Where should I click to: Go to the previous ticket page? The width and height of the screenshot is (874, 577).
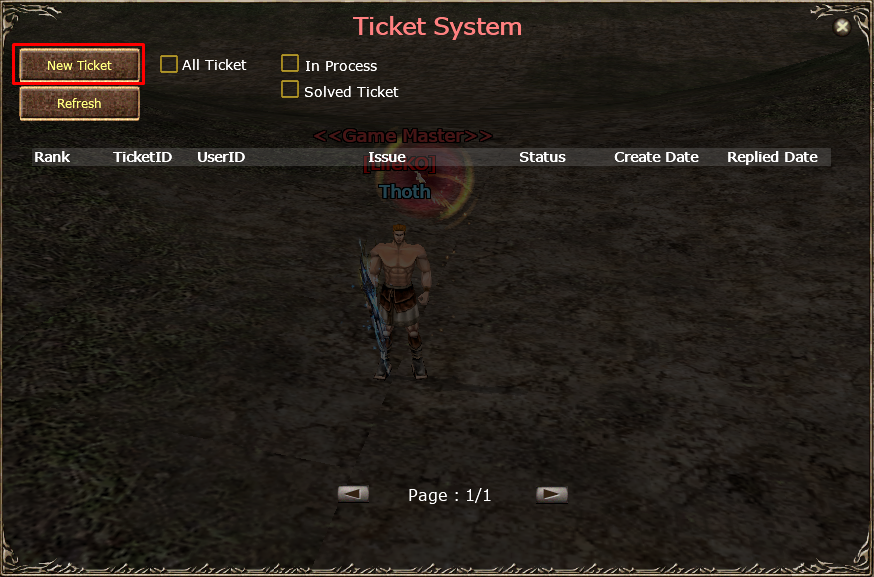pyautogui.click(x=353, y=494)
